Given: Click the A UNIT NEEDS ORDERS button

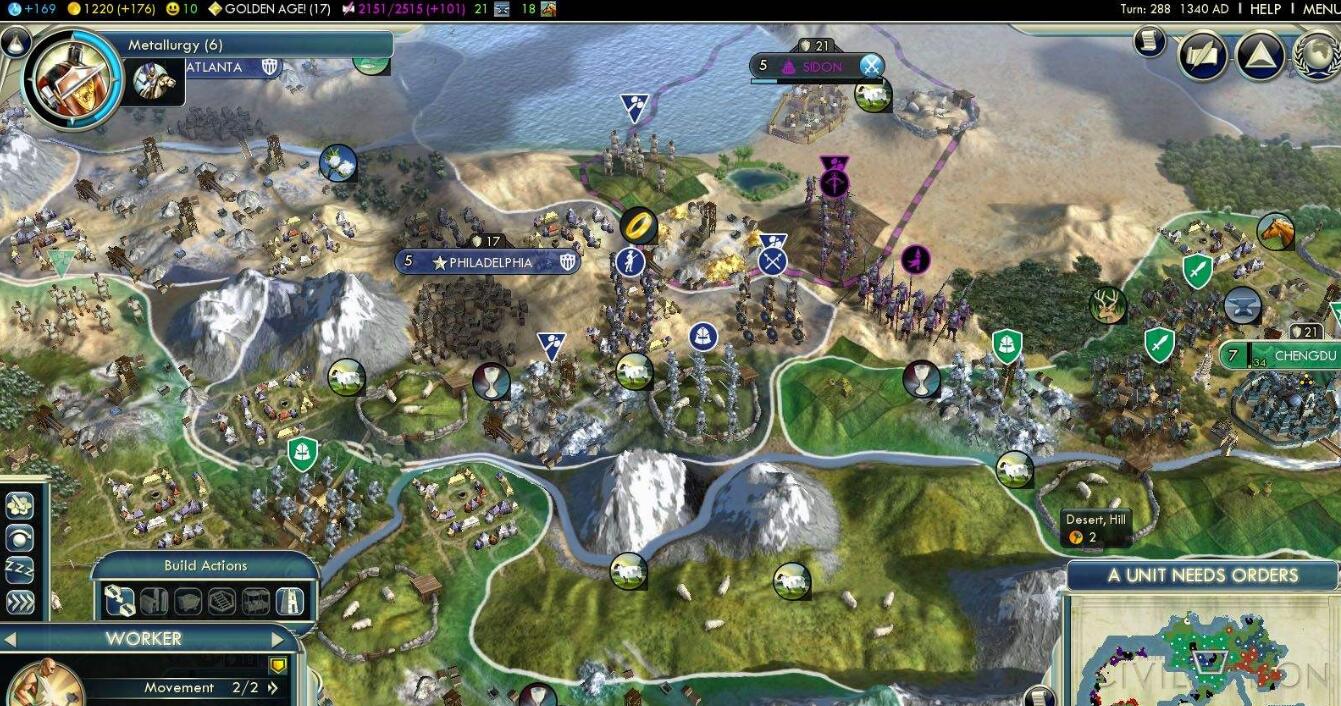Looking at the screenshot, I should coord(1202,575).
